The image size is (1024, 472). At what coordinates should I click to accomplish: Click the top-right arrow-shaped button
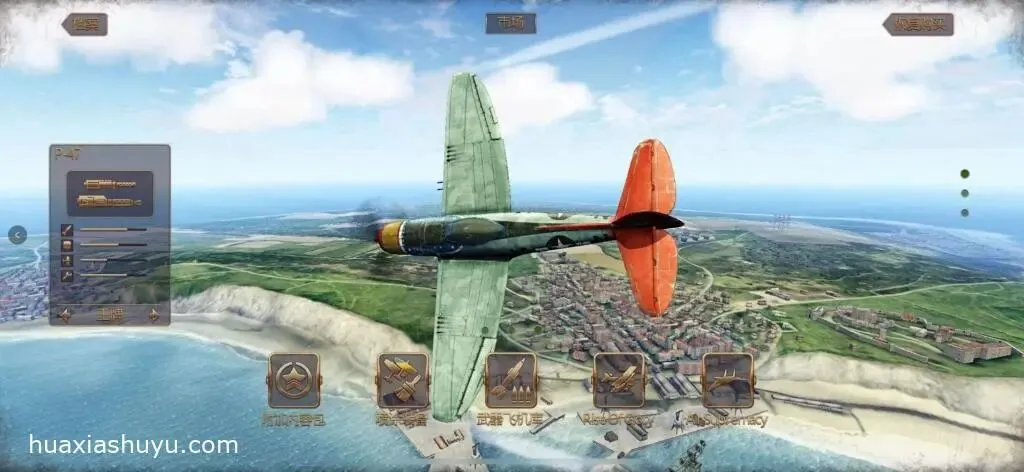[x=918, y=25]
